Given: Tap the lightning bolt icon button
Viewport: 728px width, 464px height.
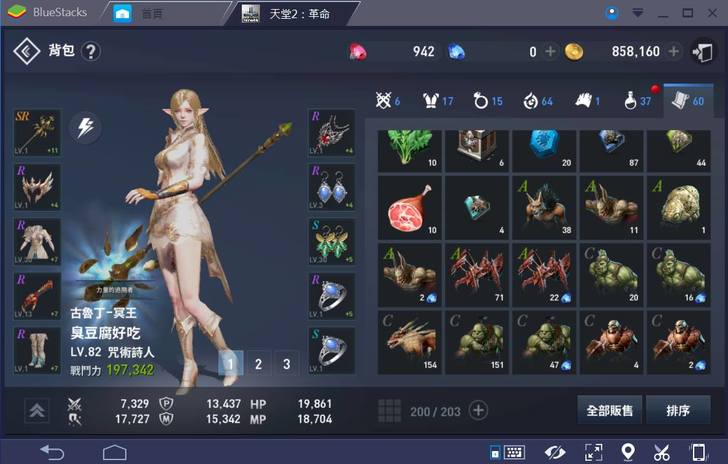Looking at the screenshot, I should click(x=85, y=129).
